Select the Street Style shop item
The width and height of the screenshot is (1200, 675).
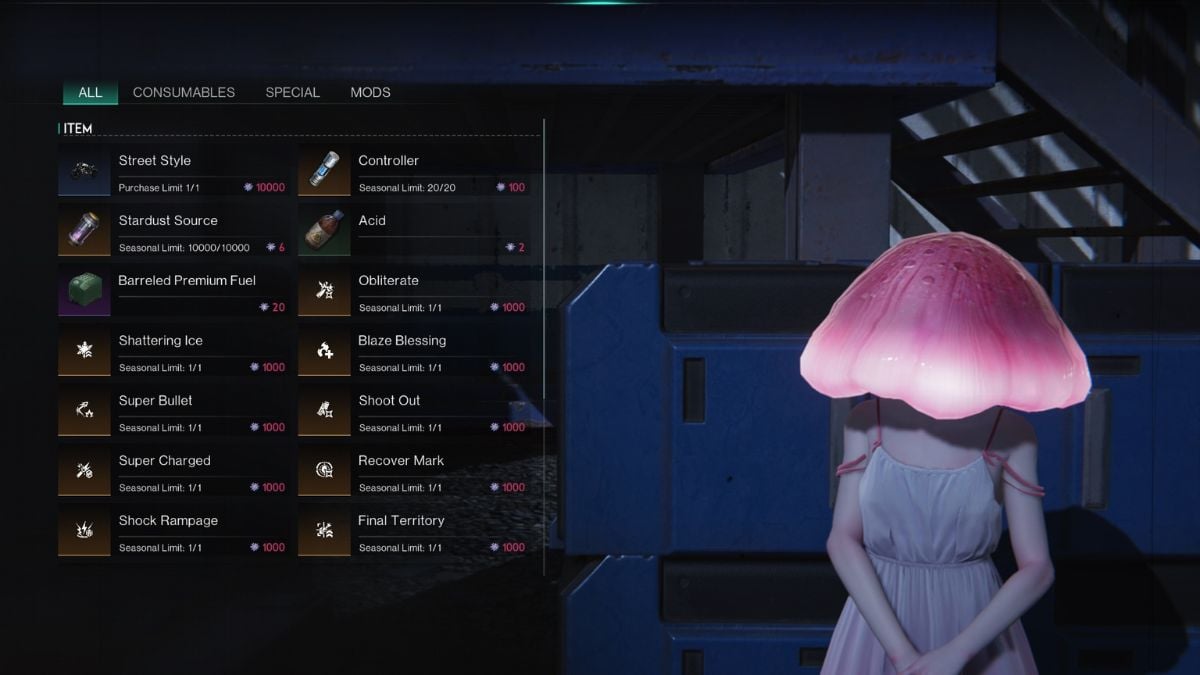click(173, 171)
